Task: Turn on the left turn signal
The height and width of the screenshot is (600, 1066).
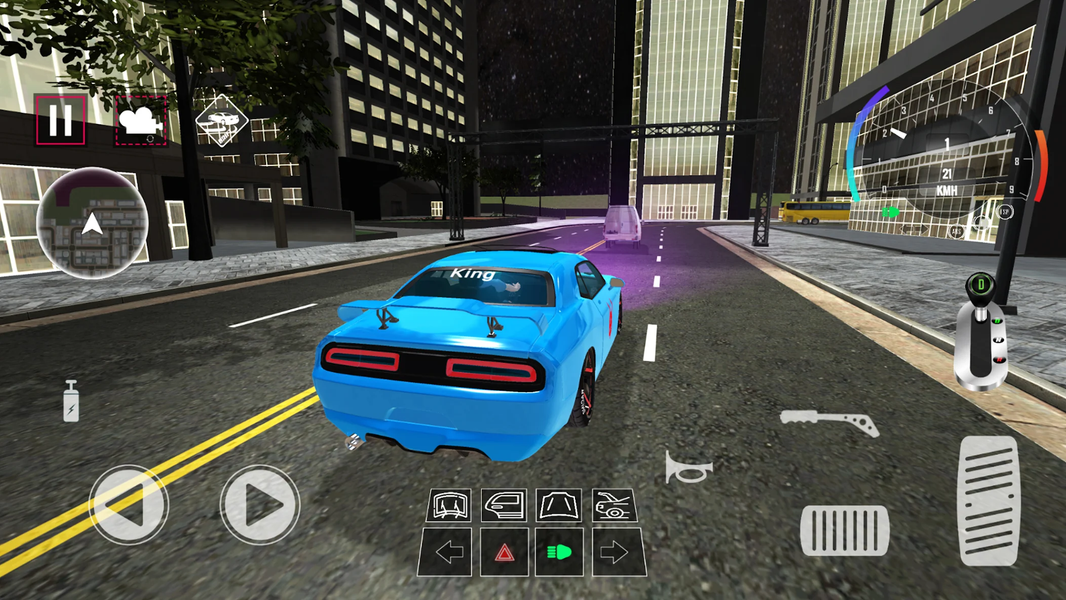Action: click(449, 552)
